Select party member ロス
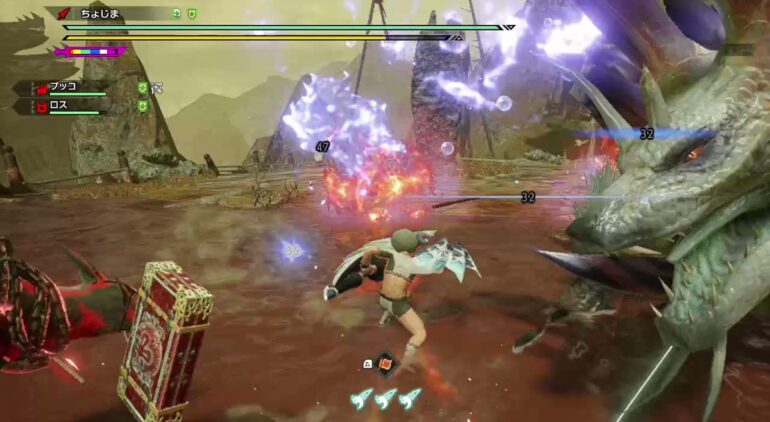Image resolution: width=770 pixels, height=422 pixels. pyautogui.click(x=56, y=105)
